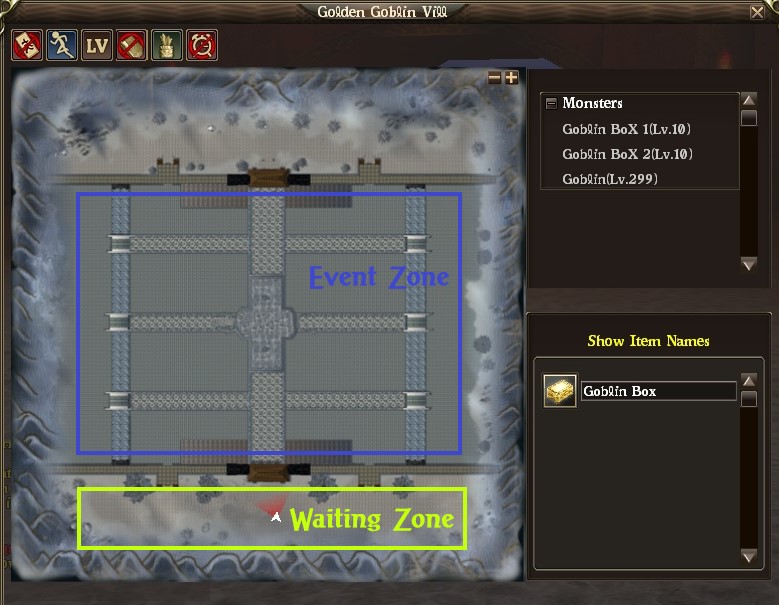
Task: Click the crossed-out card icon in the toolbar
Action: point(26,45)
